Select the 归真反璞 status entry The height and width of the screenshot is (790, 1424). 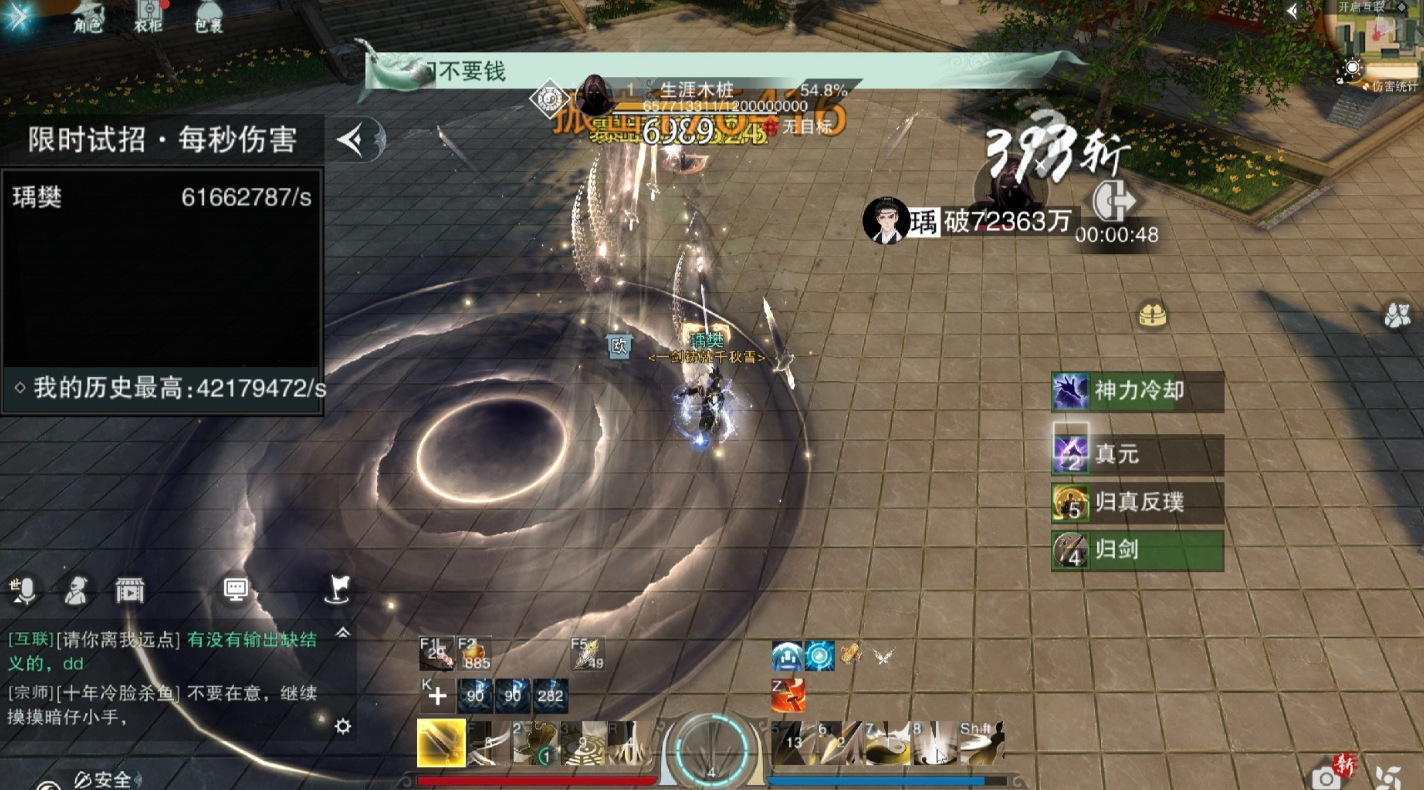(x=1137, y=503)
